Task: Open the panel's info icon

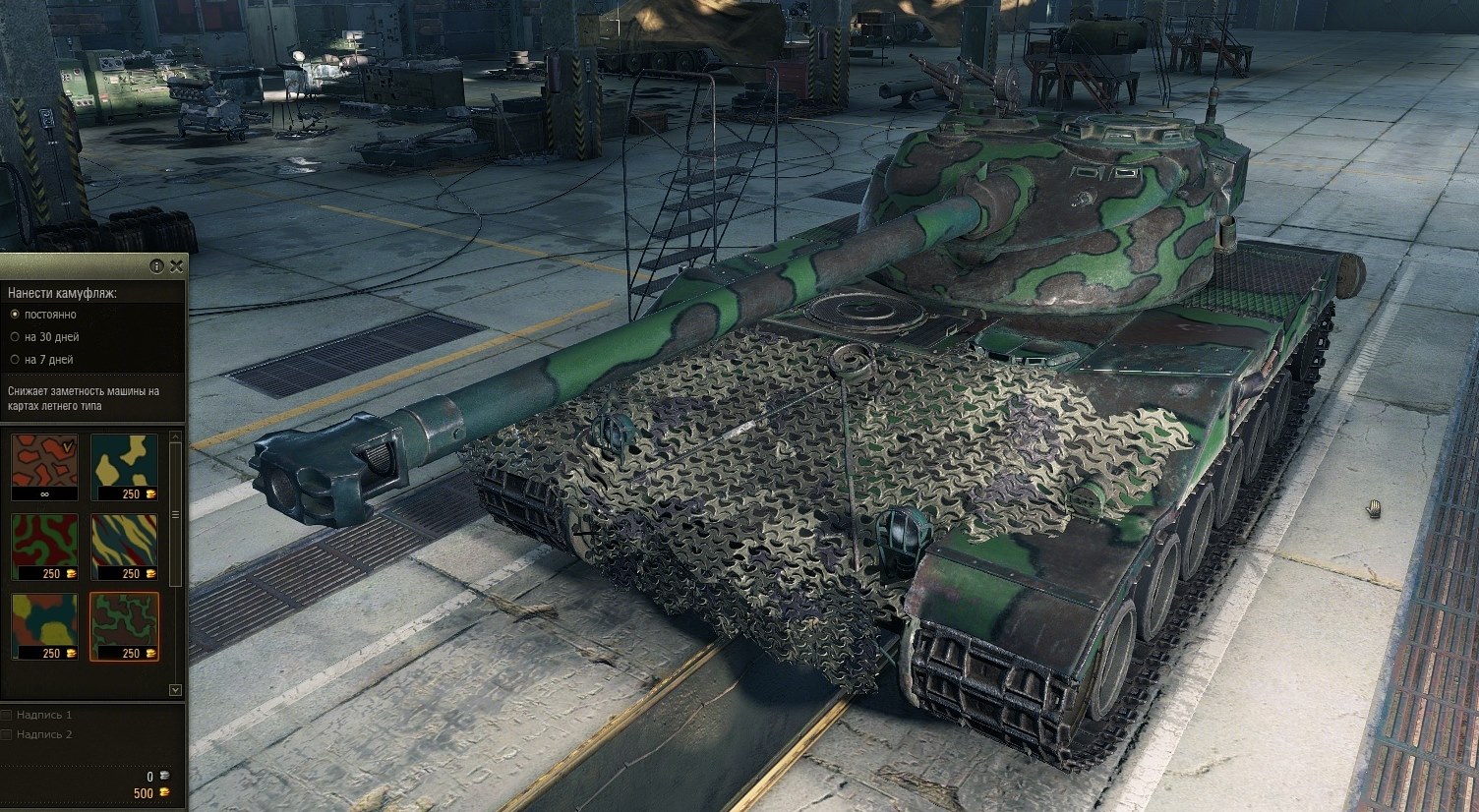Action: (156, 266)
